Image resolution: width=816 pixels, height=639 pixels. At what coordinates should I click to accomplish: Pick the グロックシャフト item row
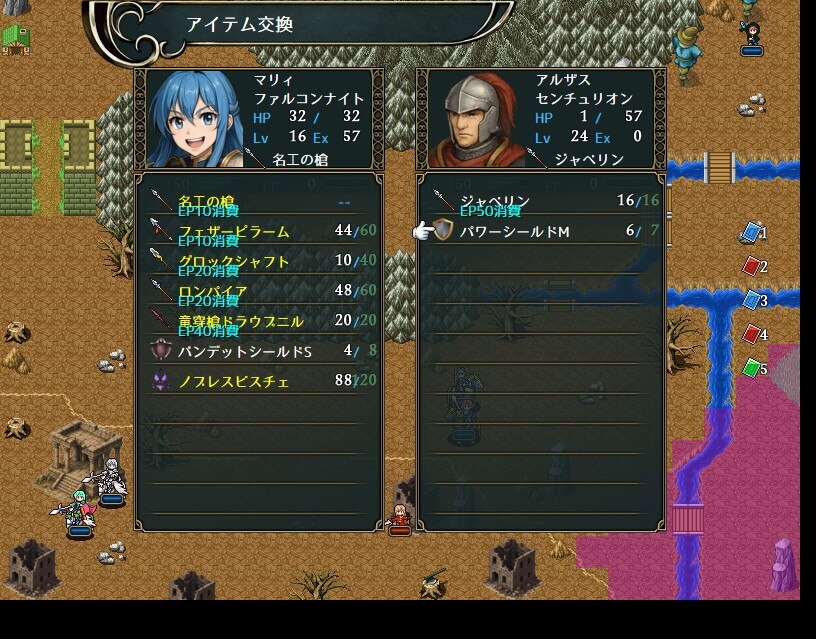pyautogui.click(x=258, y=262)
